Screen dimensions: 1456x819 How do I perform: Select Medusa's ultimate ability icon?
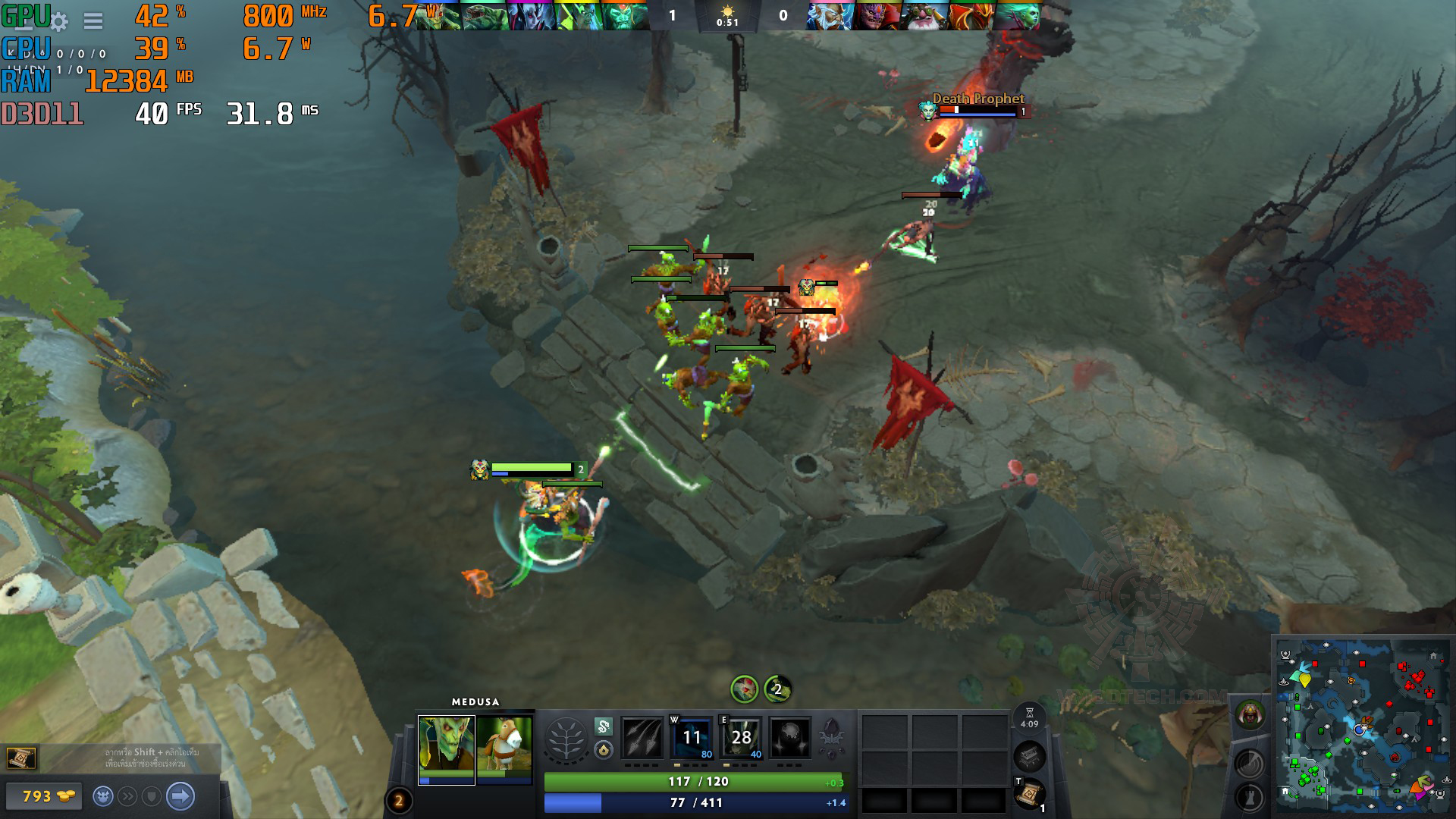tap(790, 738)
